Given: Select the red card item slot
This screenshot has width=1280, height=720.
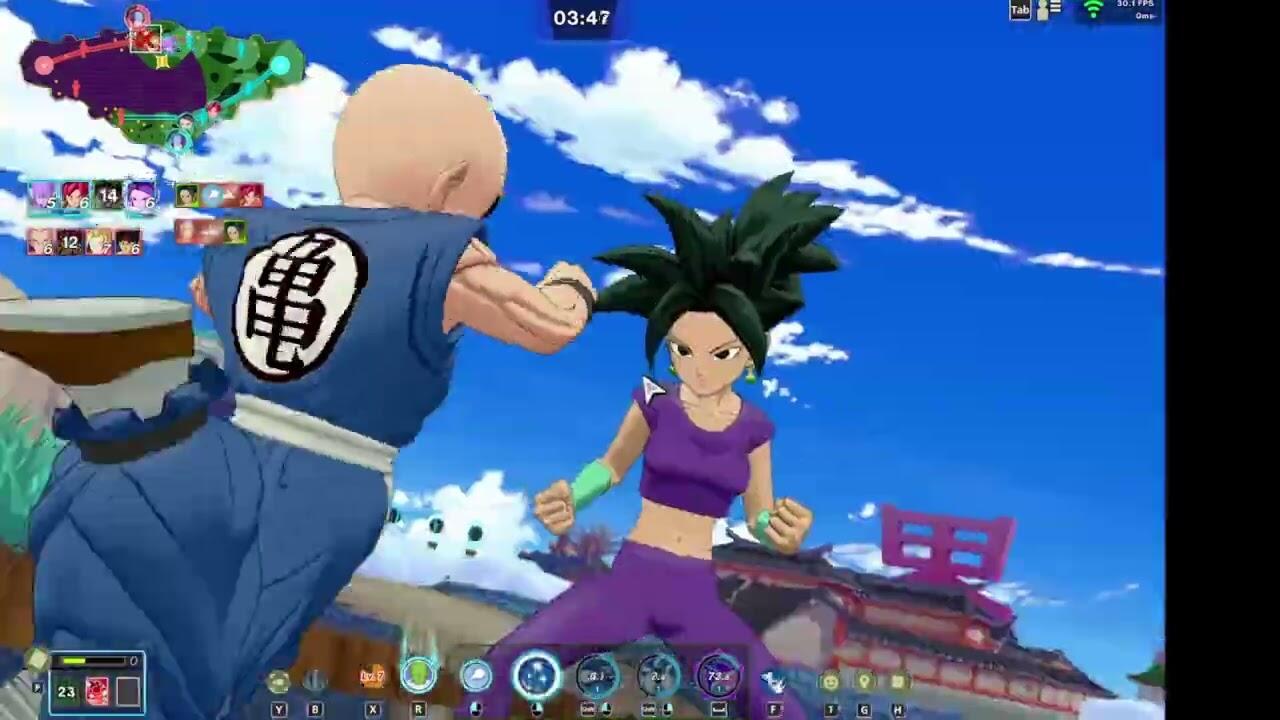Looking at the screenshot, I should coord(97,690).
